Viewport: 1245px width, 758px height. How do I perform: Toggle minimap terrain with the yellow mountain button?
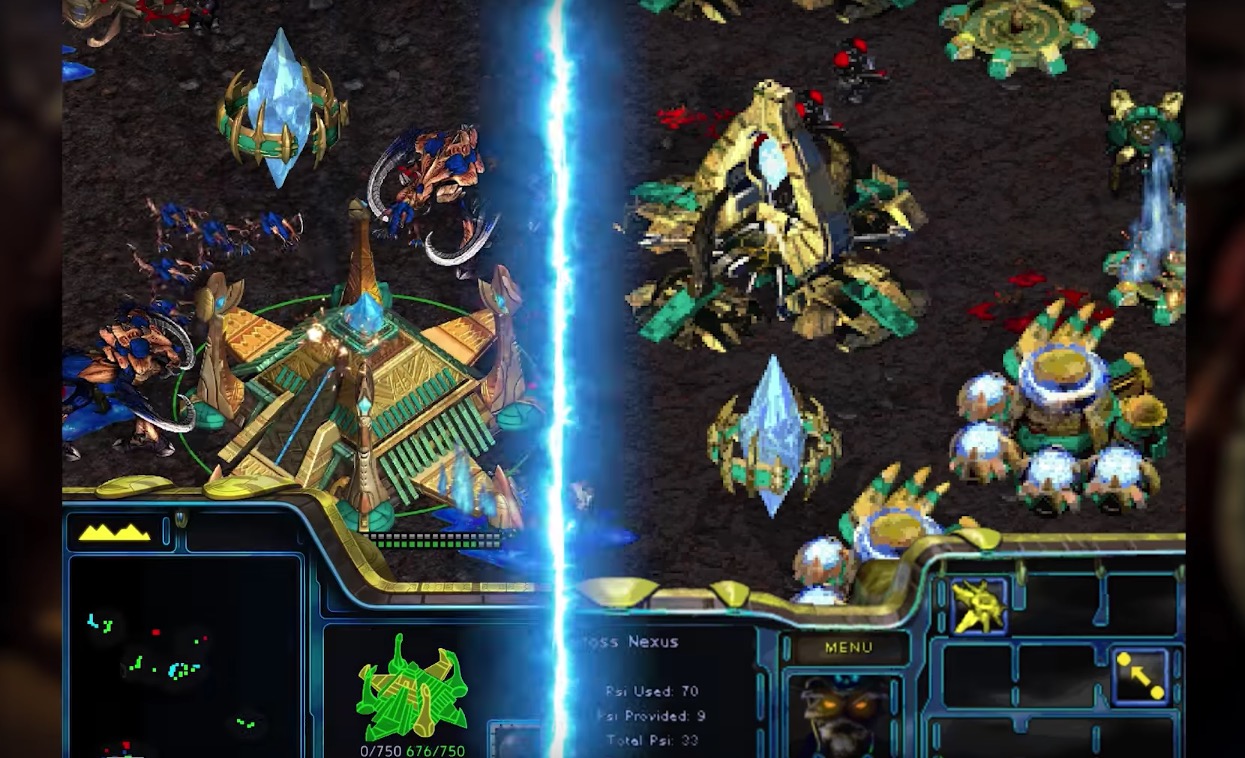(114, 533)
